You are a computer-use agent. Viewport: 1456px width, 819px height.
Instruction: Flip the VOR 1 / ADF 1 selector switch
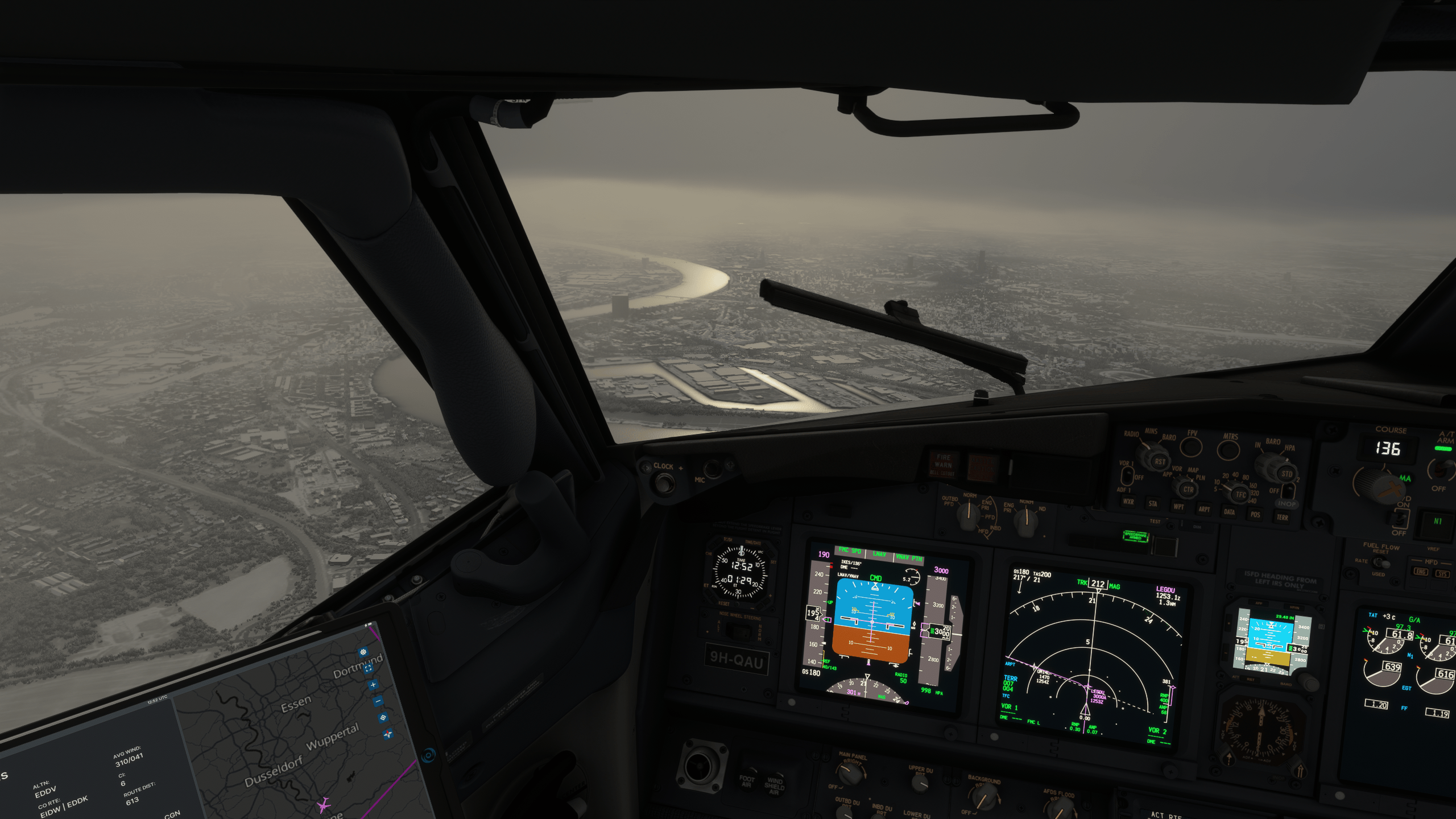(x=1128, y=475)
